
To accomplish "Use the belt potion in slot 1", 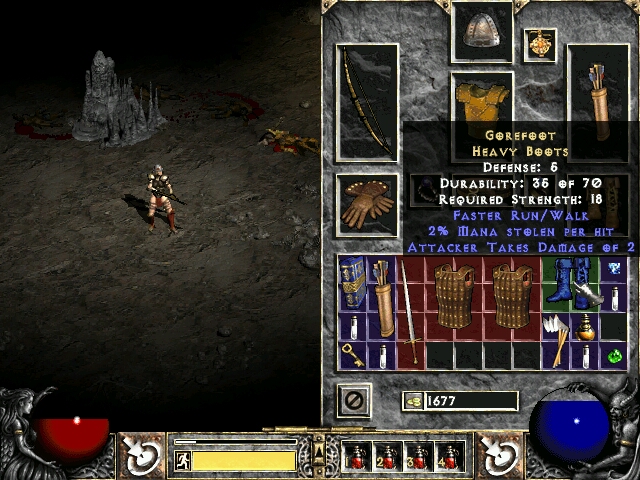I will (x=358, y=457).
